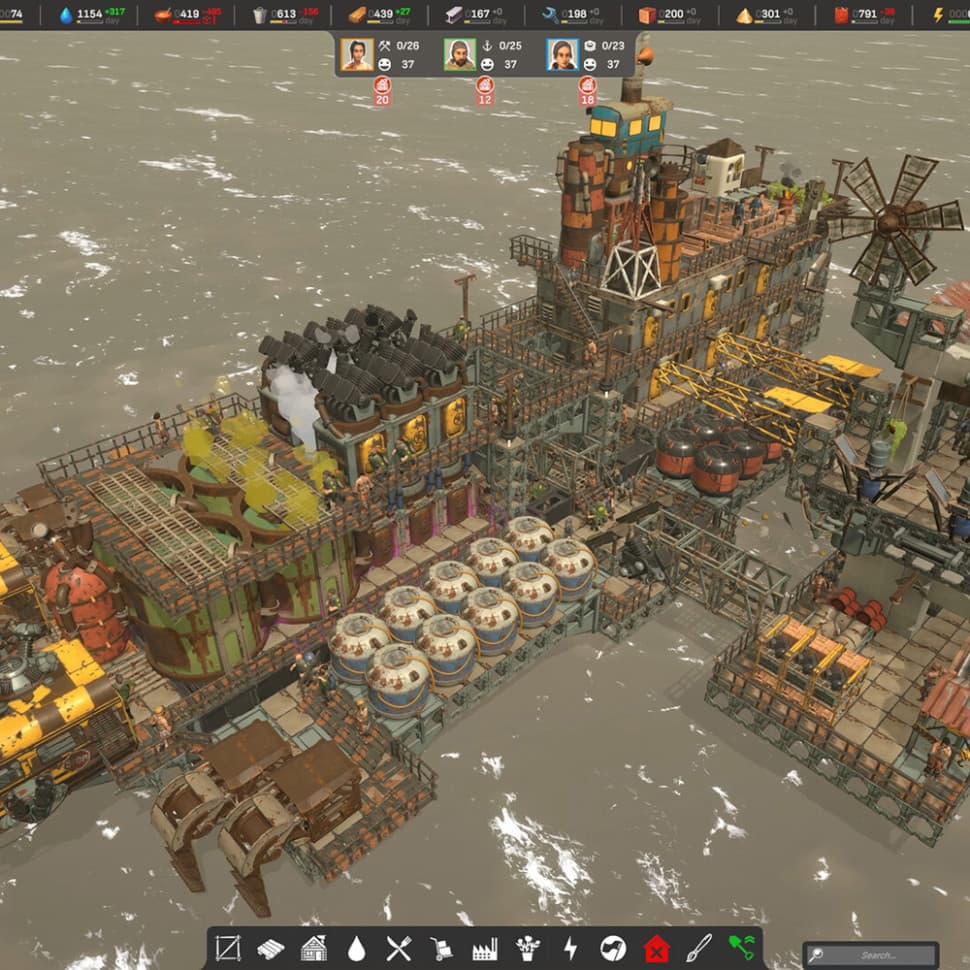Screen dimensions: 970x970
Task: Select the flag emblem toolbar button
Action: 613,948
